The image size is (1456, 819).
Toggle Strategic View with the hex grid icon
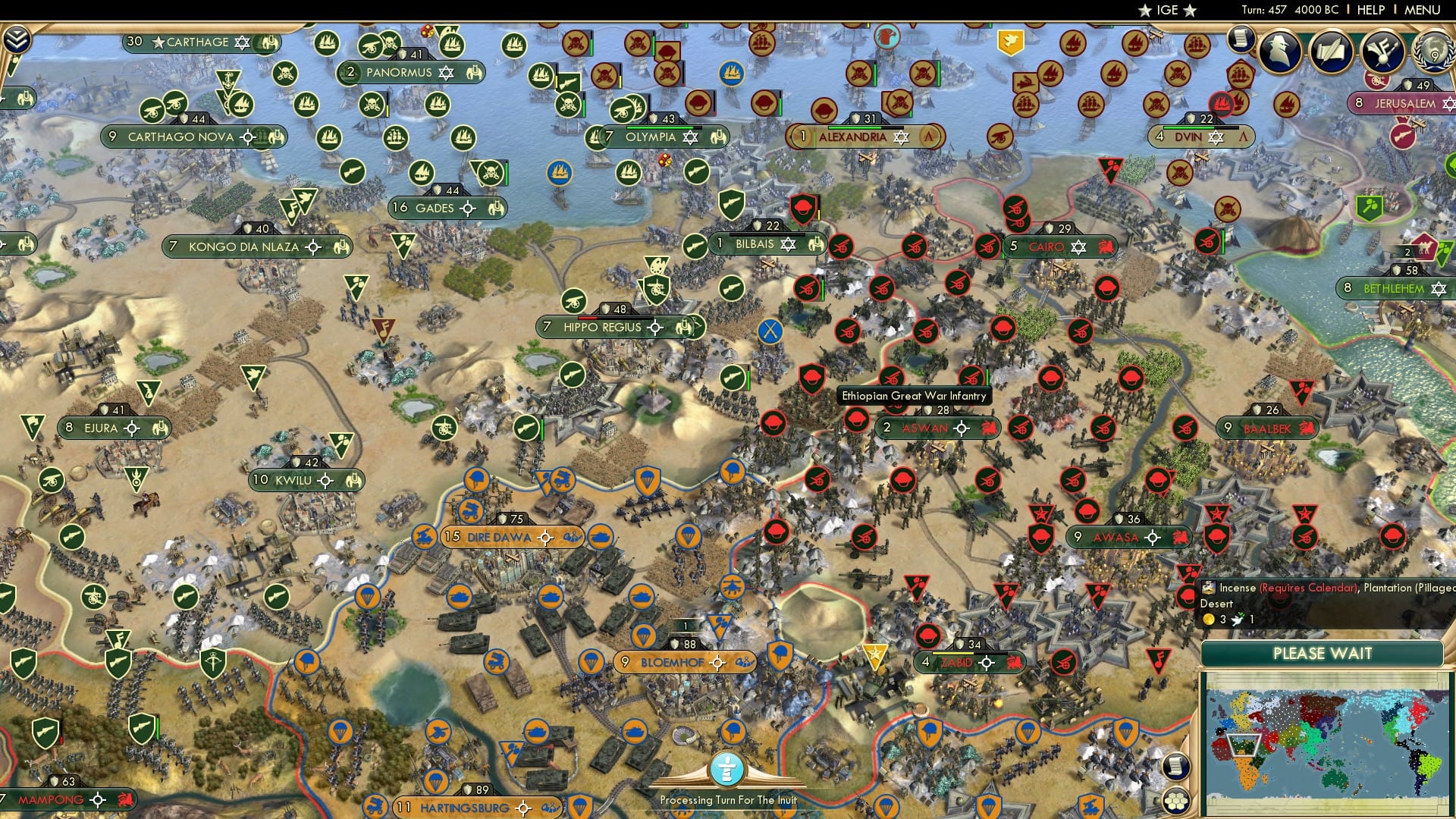[x=1175, y=802]
